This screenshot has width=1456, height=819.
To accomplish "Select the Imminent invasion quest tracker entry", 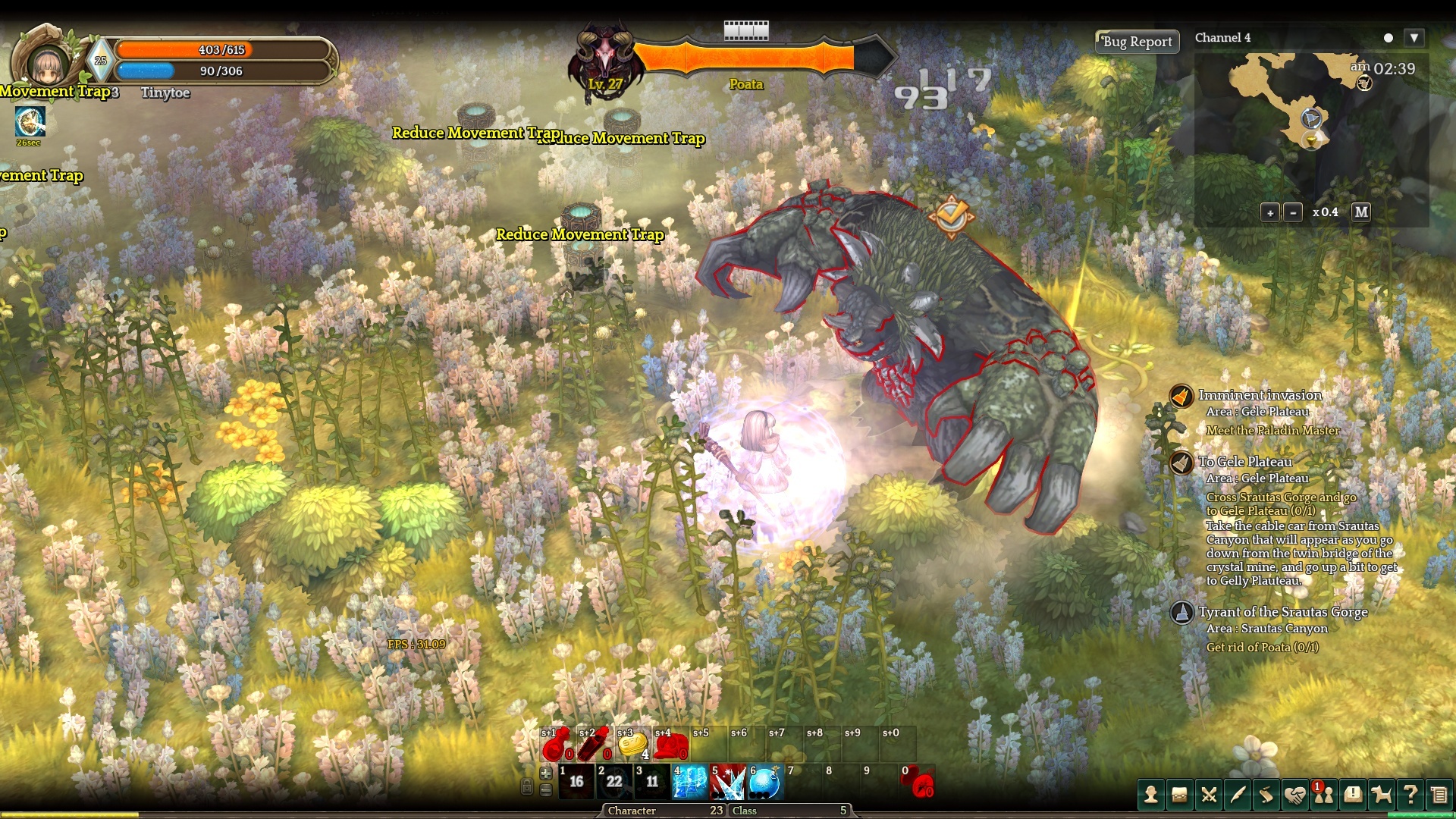I will (1260, 395).
